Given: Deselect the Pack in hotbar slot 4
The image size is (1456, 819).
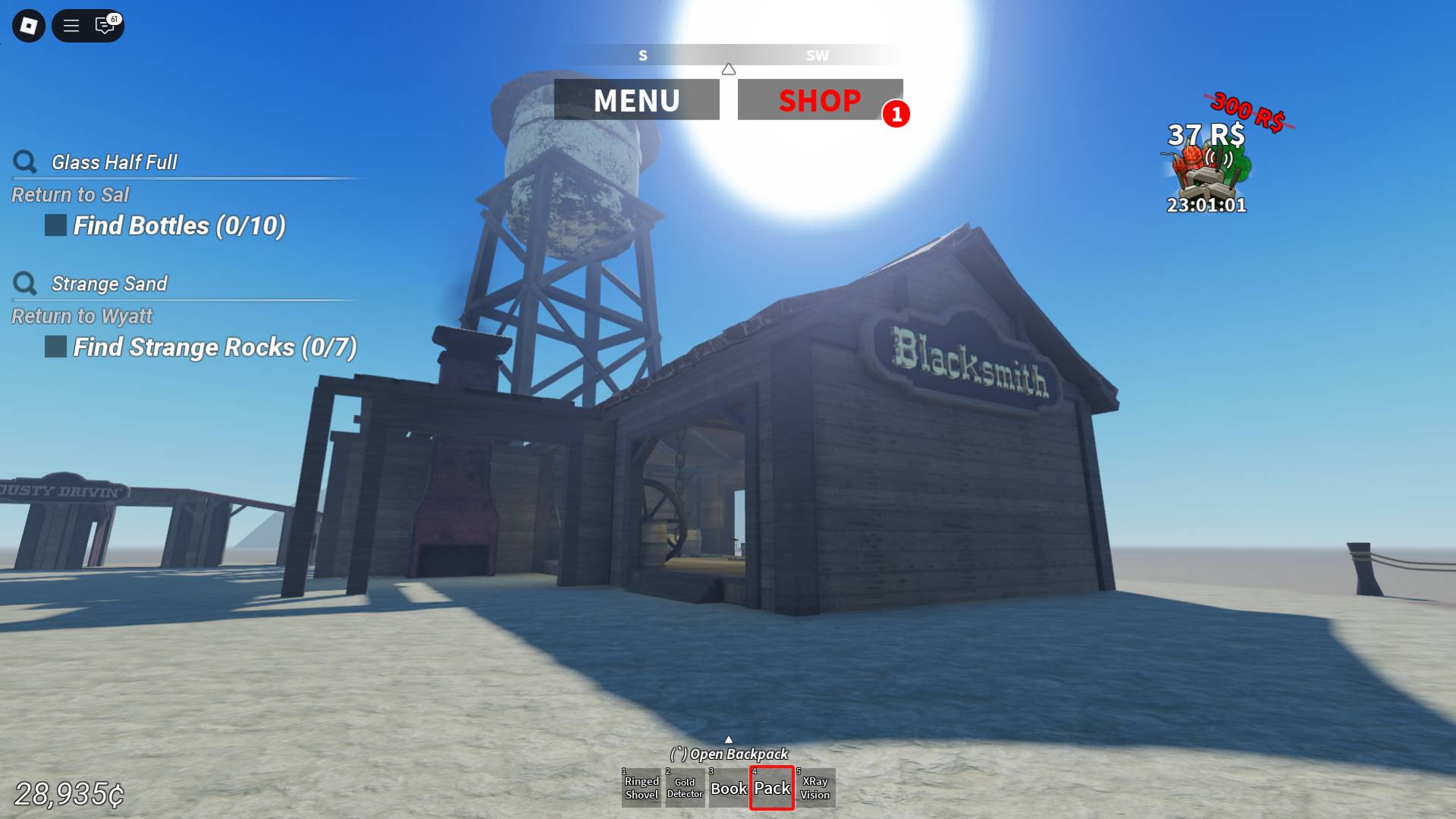Looking at the screenshot, I should 772,788.
